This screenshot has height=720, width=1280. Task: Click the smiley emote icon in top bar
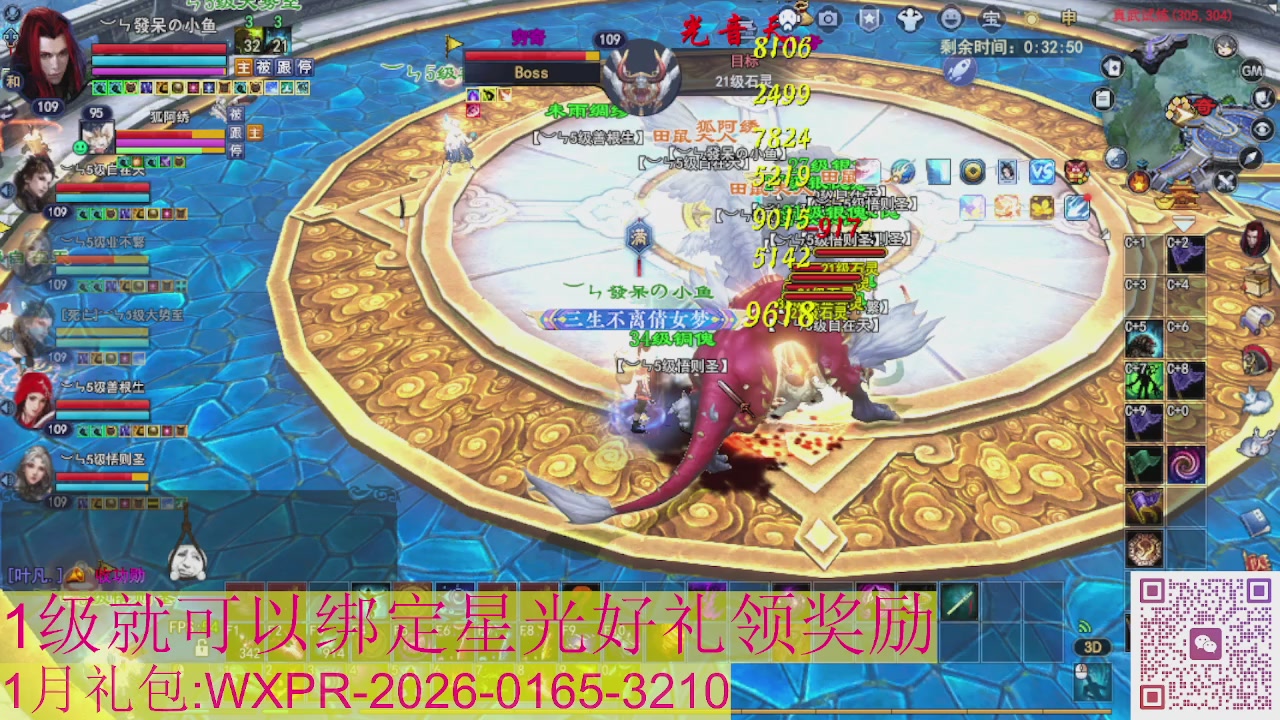click(953, 20)
